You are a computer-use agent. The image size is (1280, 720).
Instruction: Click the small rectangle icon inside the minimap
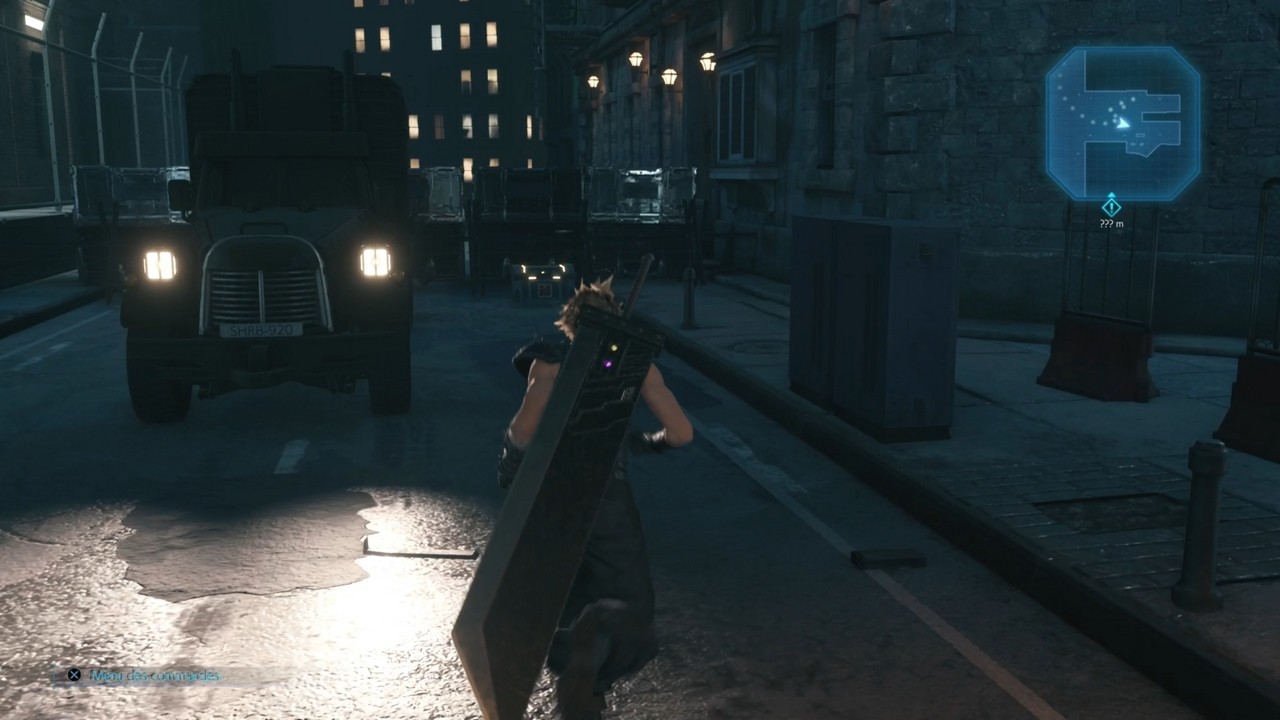click(x=1141, y=134)
